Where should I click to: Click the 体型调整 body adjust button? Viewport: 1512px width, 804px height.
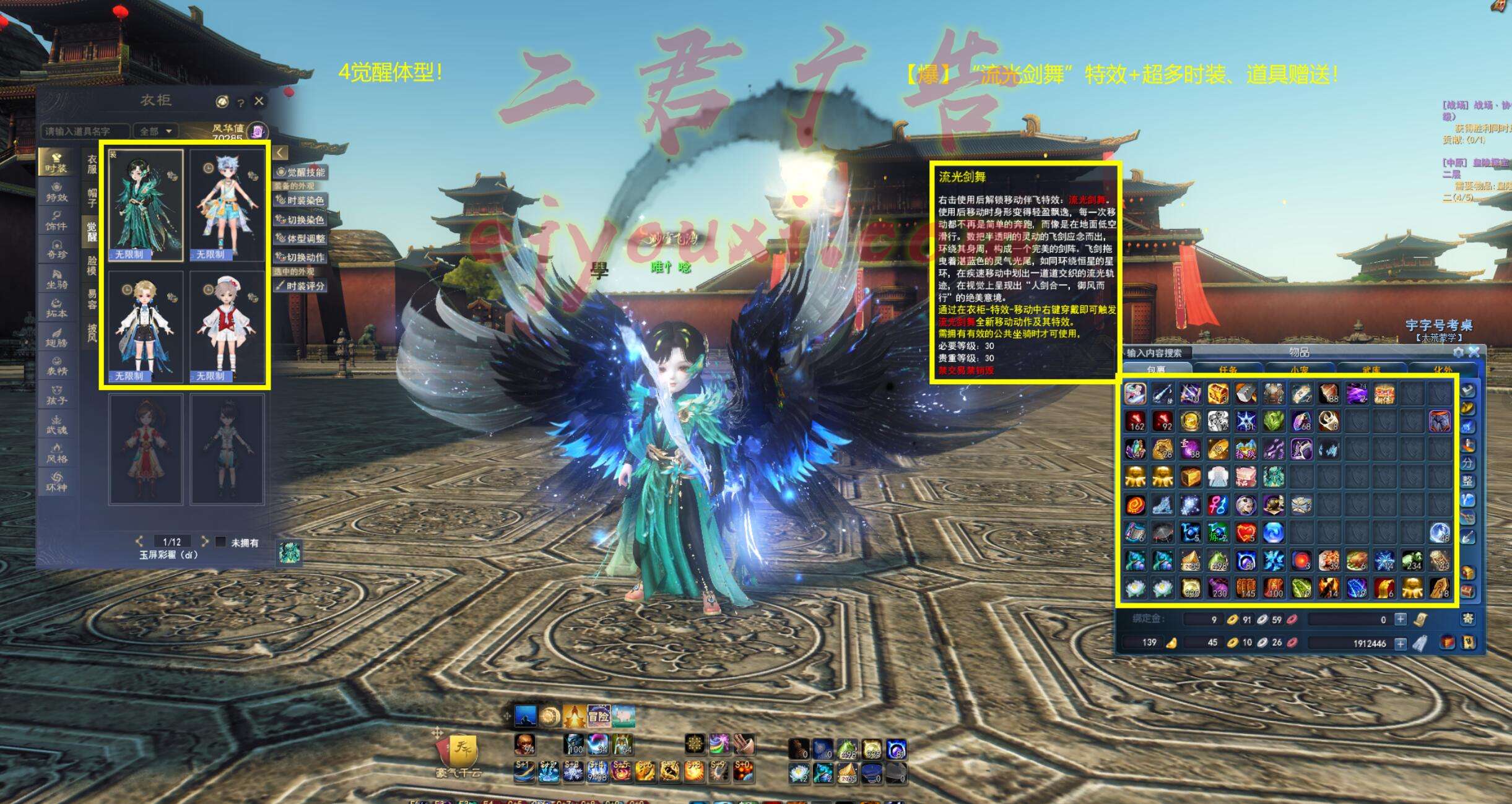302,238
